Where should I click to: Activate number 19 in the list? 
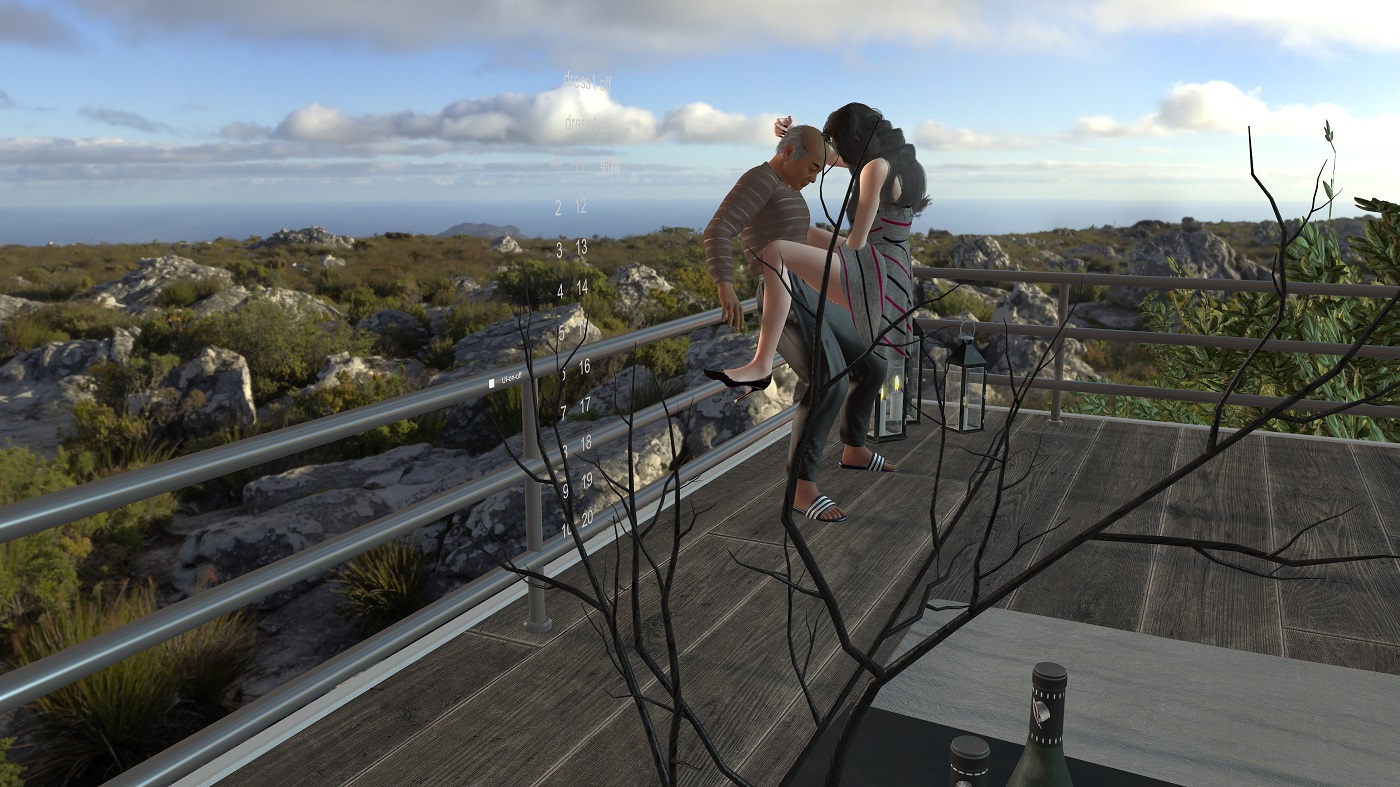point(587,480)
